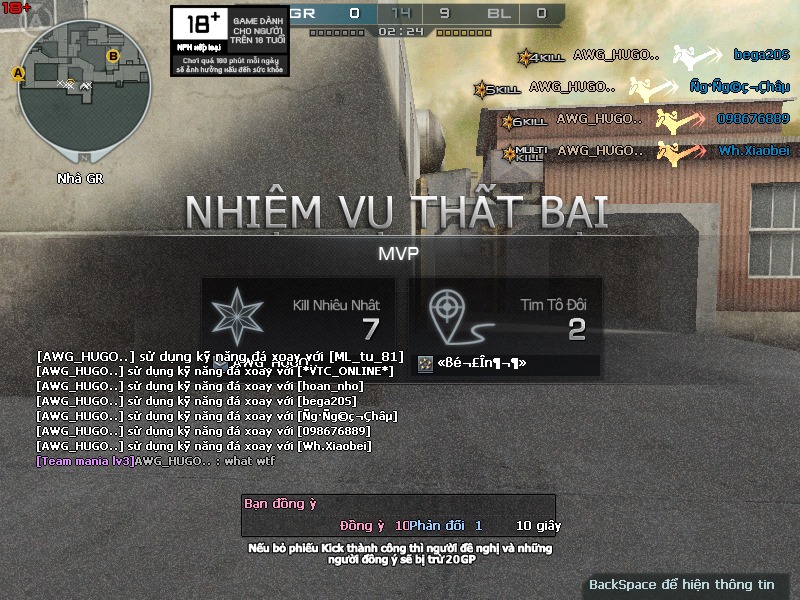Click the circular minimap
The height and width of the screenshot is (600, 800).
85,92
